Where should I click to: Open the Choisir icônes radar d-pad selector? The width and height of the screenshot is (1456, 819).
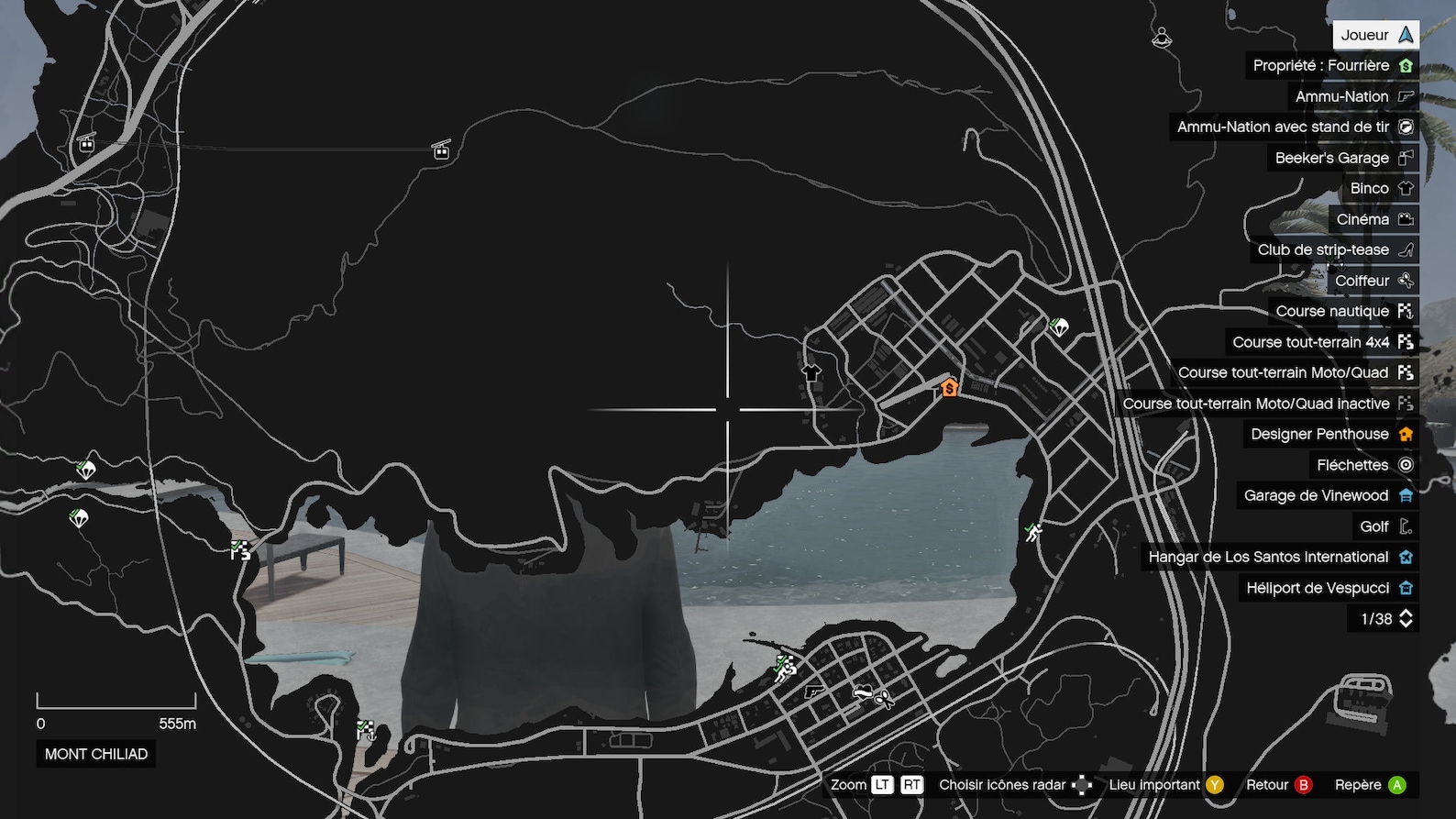(x=1083, y=785)
